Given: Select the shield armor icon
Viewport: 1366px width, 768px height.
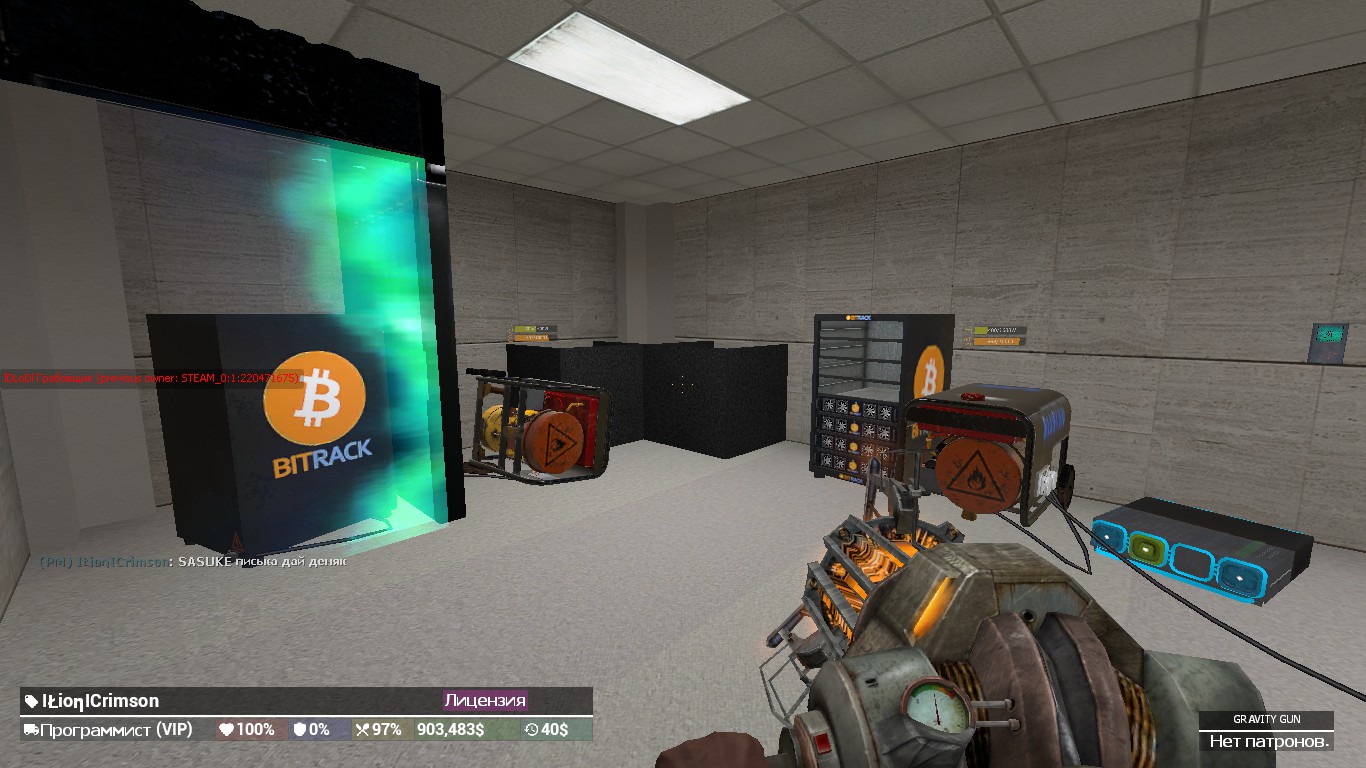Looking at the screenshot, I should click(301, 730).
